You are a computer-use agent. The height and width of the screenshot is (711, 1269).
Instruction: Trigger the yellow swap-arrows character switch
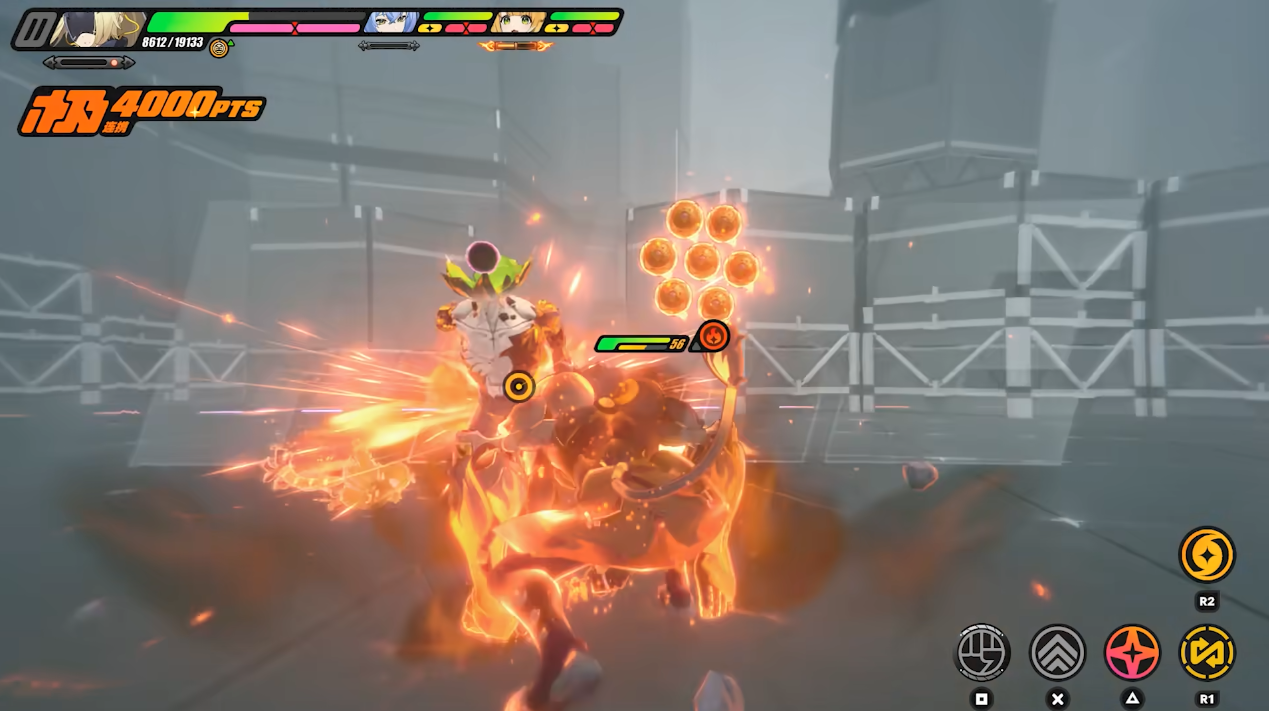tap(1207, 652)
